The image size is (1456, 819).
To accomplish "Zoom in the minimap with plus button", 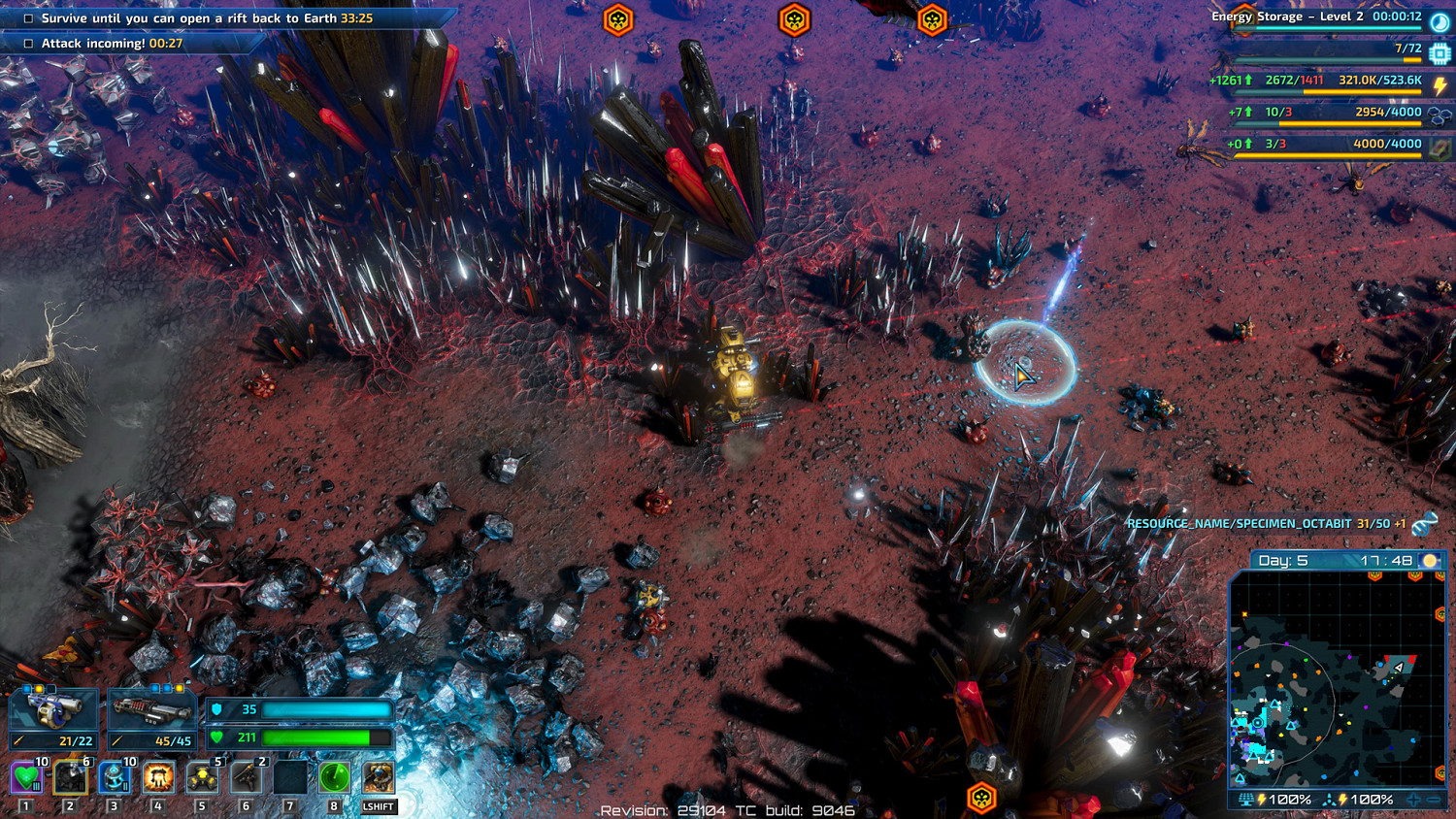I will tap(1414, 800).
